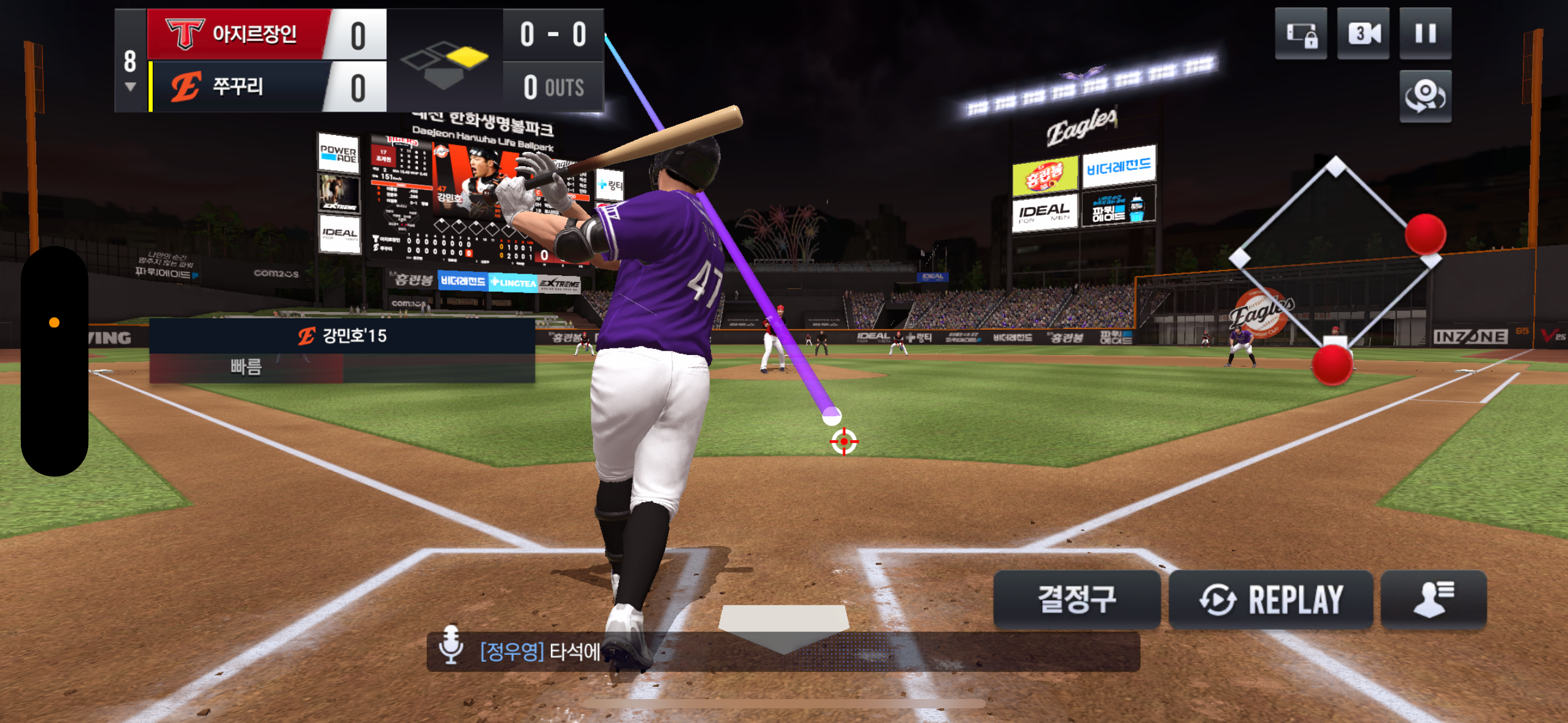Click the inning 8 dropdown arrow

(x=130, y=86)
